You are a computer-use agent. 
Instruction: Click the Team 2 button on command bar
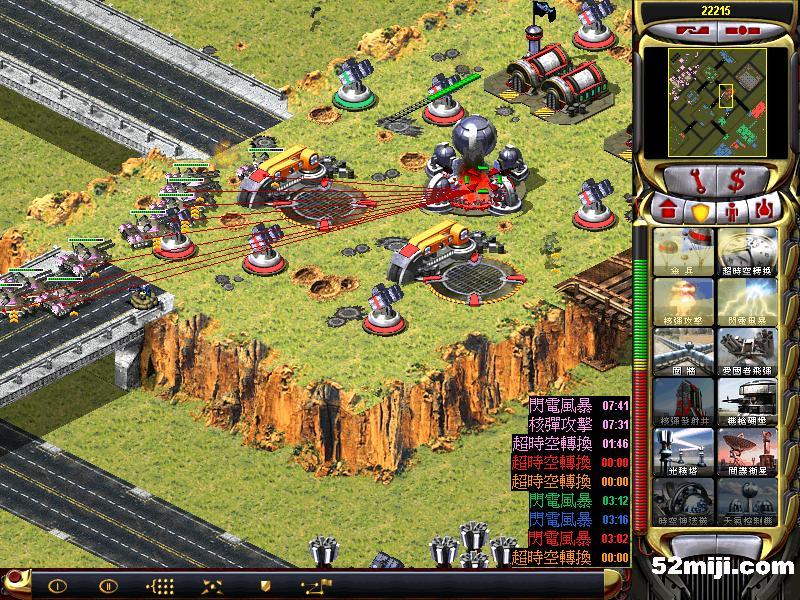tap(108, 585)
